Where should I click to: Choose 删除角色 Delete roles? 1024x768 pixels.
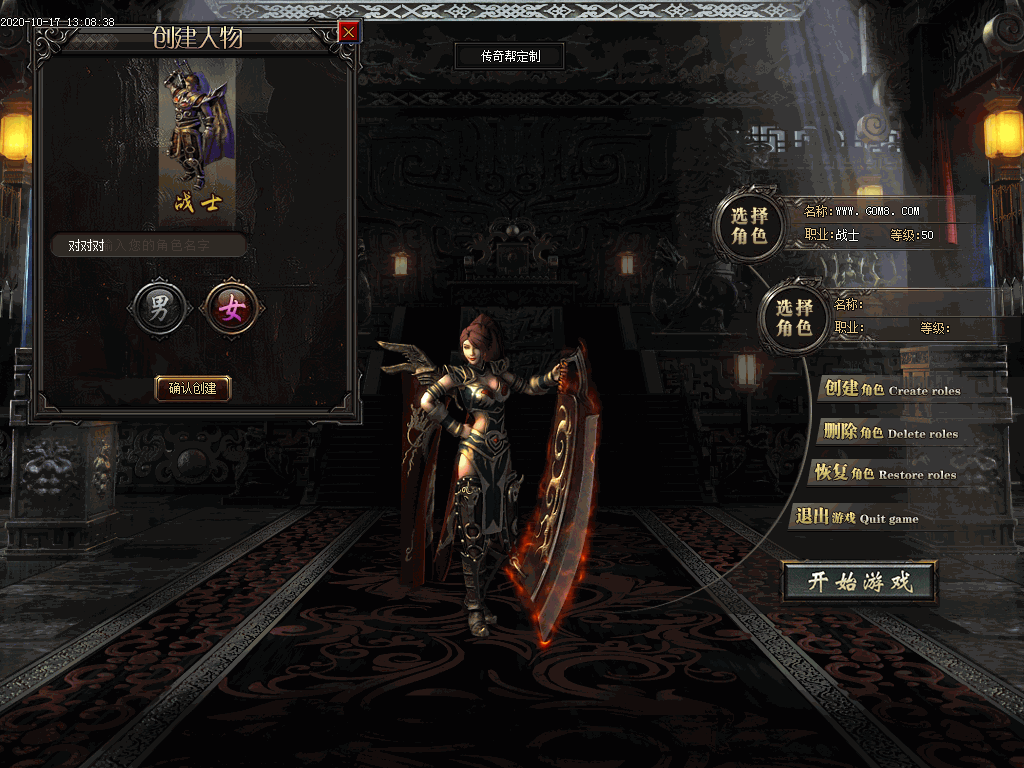[888, 432]
